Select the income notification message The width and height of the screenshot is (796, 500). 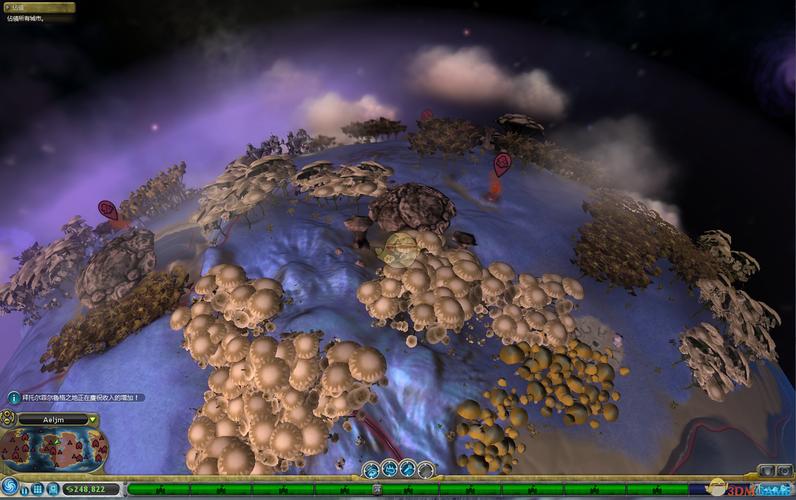[x=76, y=397]
